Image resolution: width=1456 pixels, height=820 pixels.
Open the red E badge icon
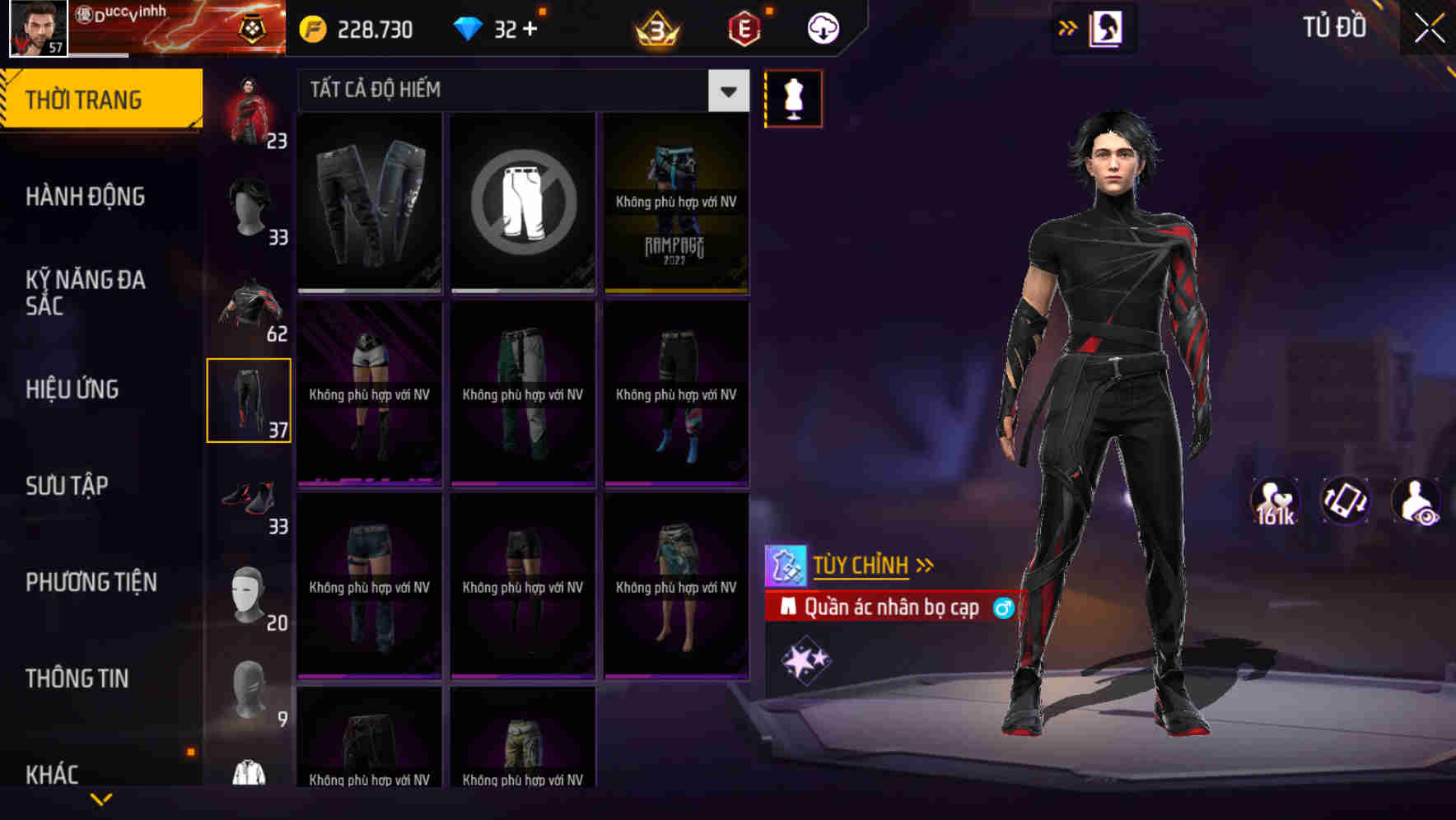[742, 27]
